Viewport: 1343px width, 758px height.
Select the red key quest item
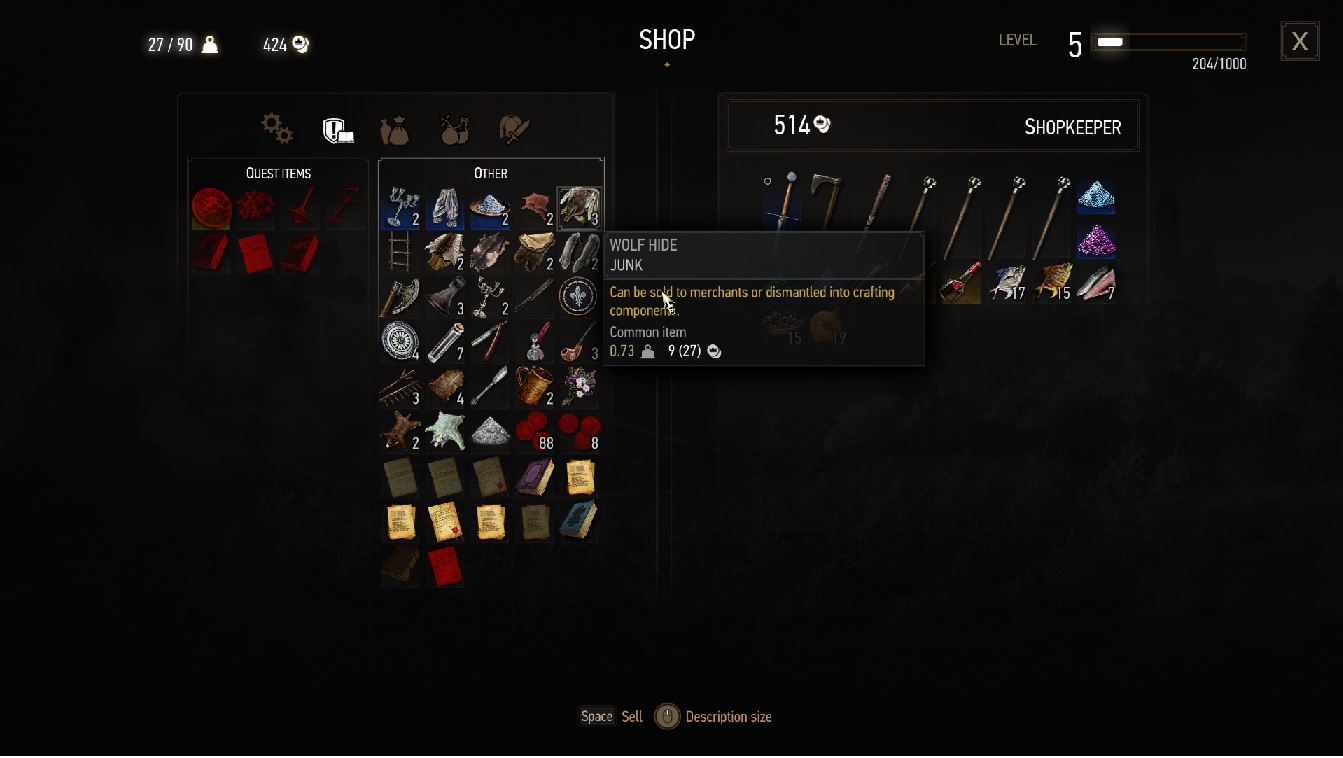point(345,208)
